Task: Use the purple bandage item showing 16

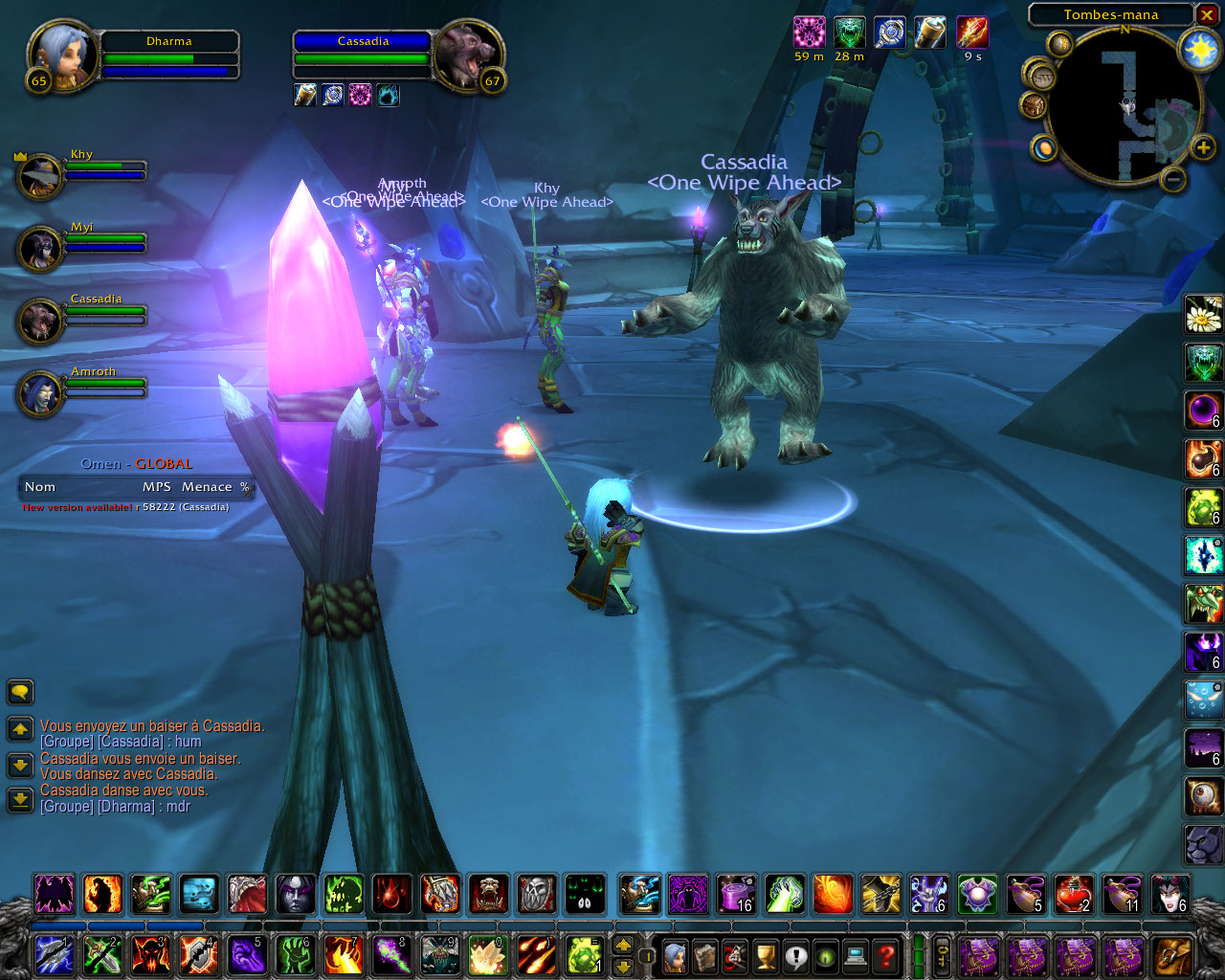Action: [x=736, y=894]
